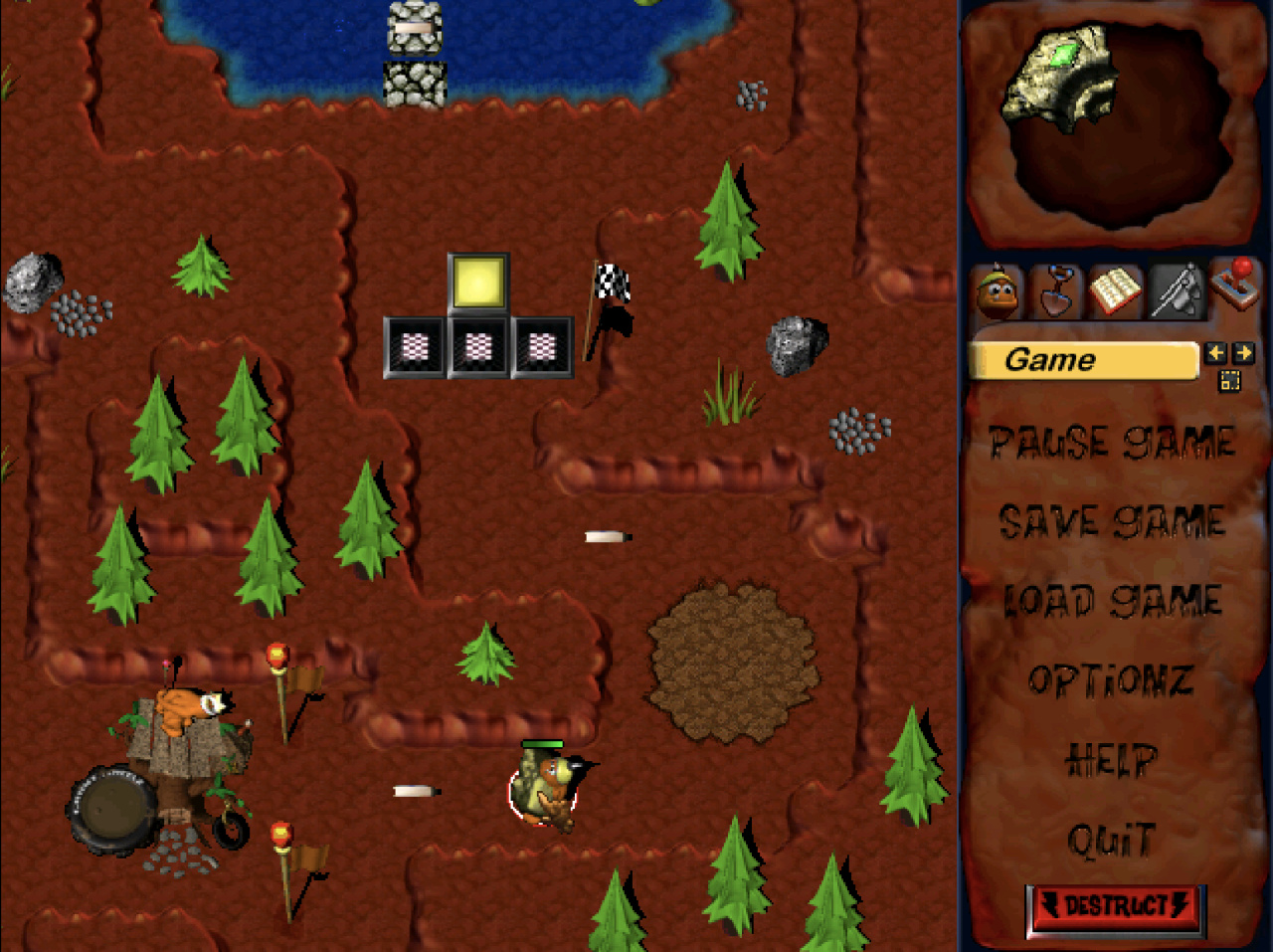1273x952 pixels.
Task: Click the rock preview window
Action: pos(1112,122)
